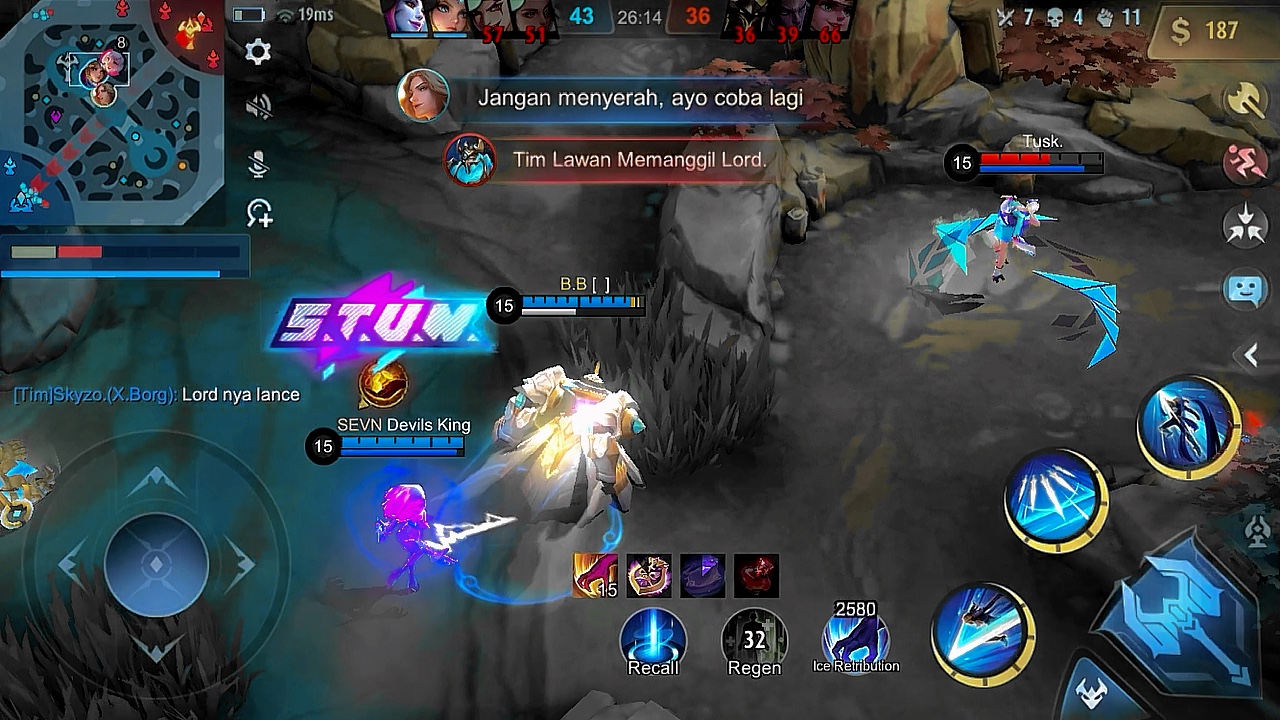Tap the virtual movement joystick
The image size is (1280, 720).
[x=156, y=565]
